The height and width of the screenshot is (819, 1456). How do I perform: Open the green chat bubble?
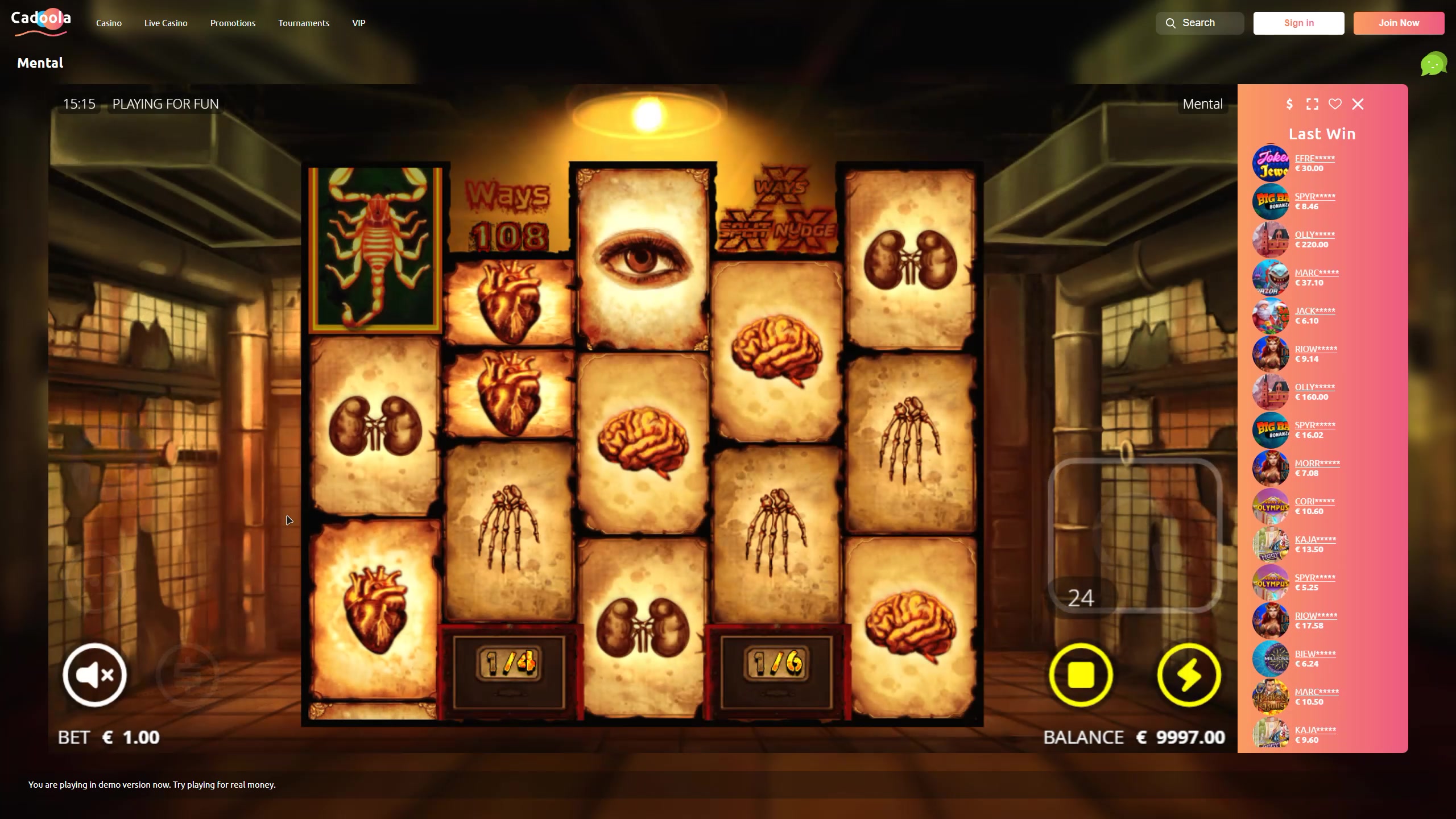1433,64
